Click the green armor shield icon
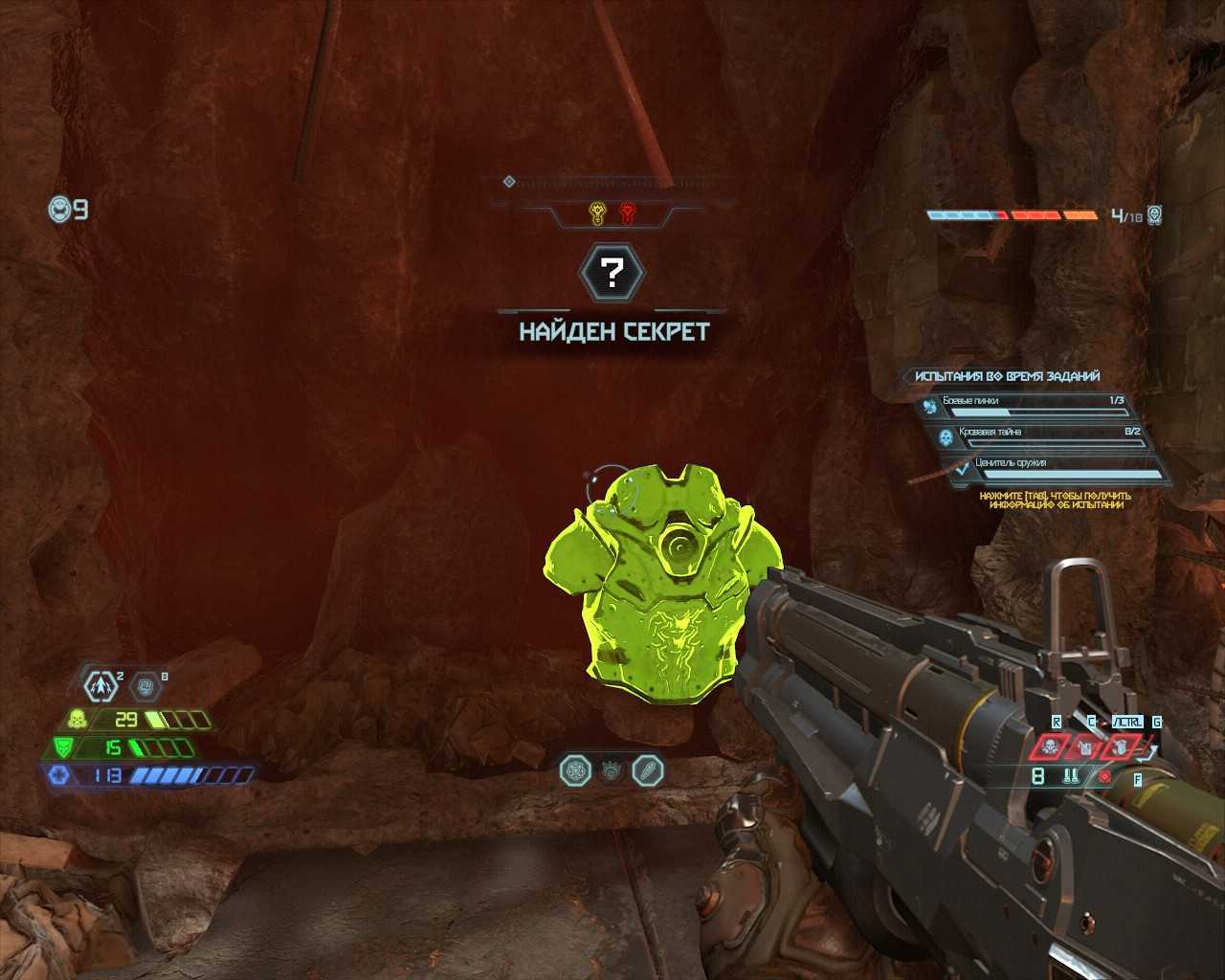This screenshot has width=1225, height=980. click(x=61, y=747)
